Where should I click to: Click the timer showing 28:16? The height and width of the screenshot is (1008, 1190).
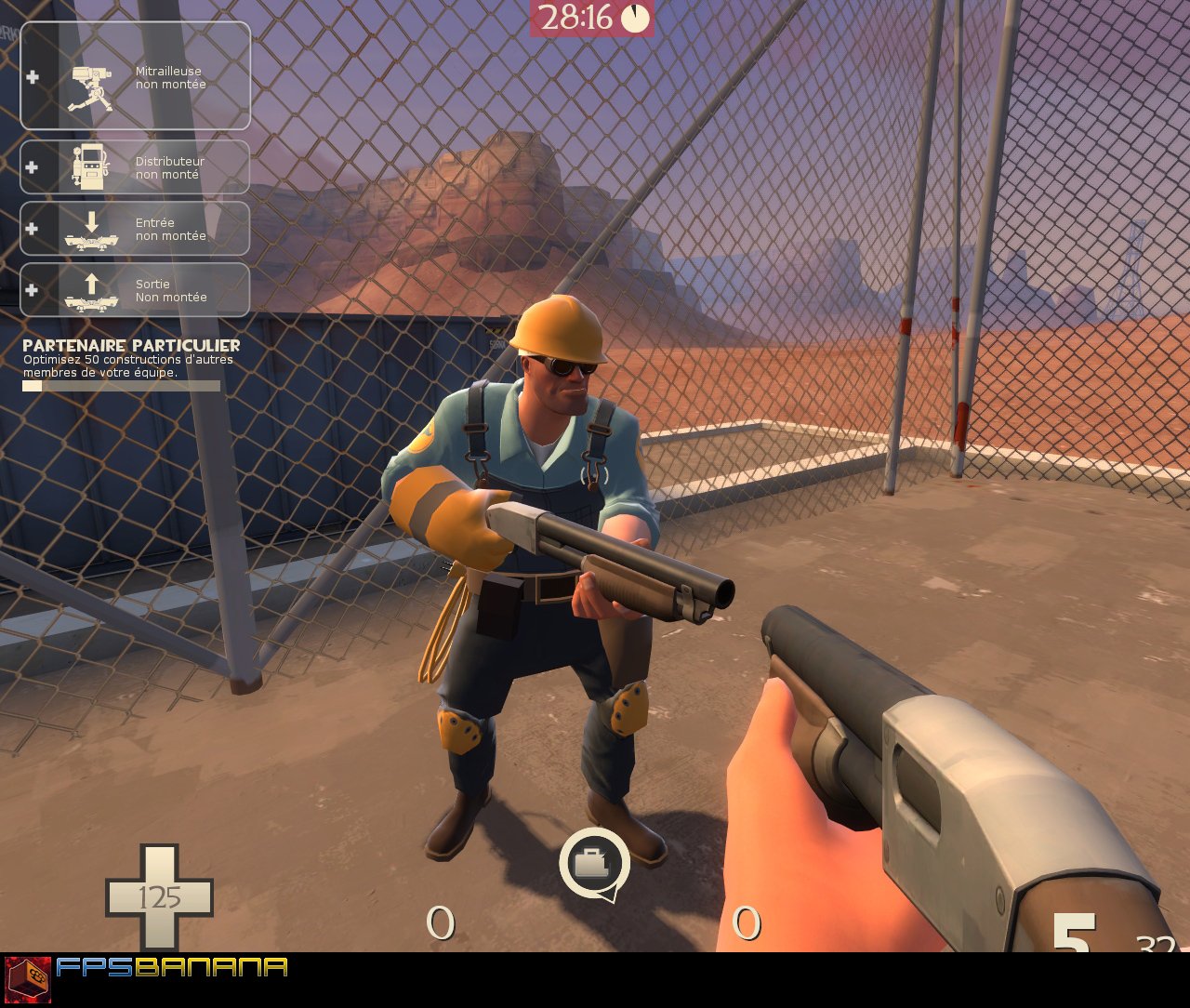(x=576, y=16)
